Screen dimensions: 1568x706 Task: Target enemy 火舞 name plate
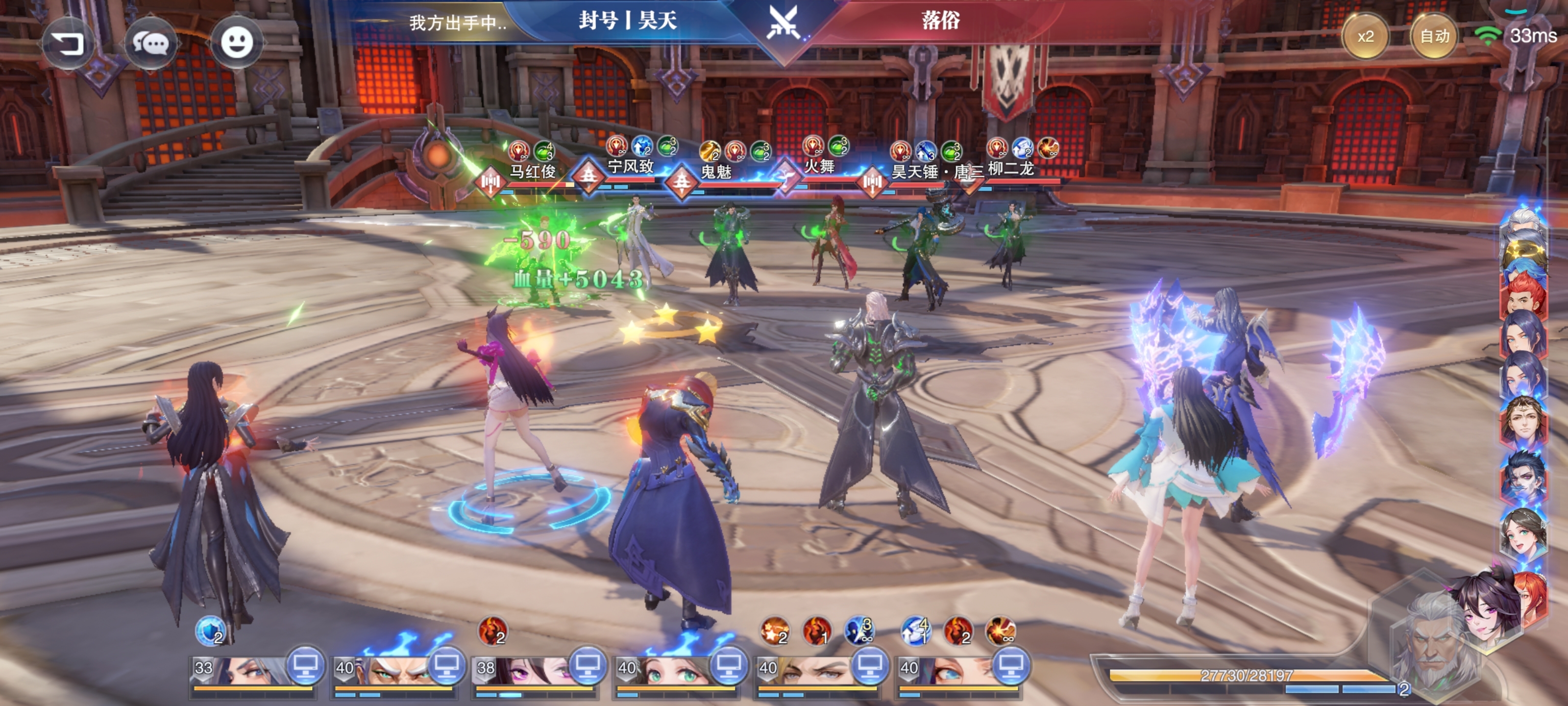(x=819, y=166)
